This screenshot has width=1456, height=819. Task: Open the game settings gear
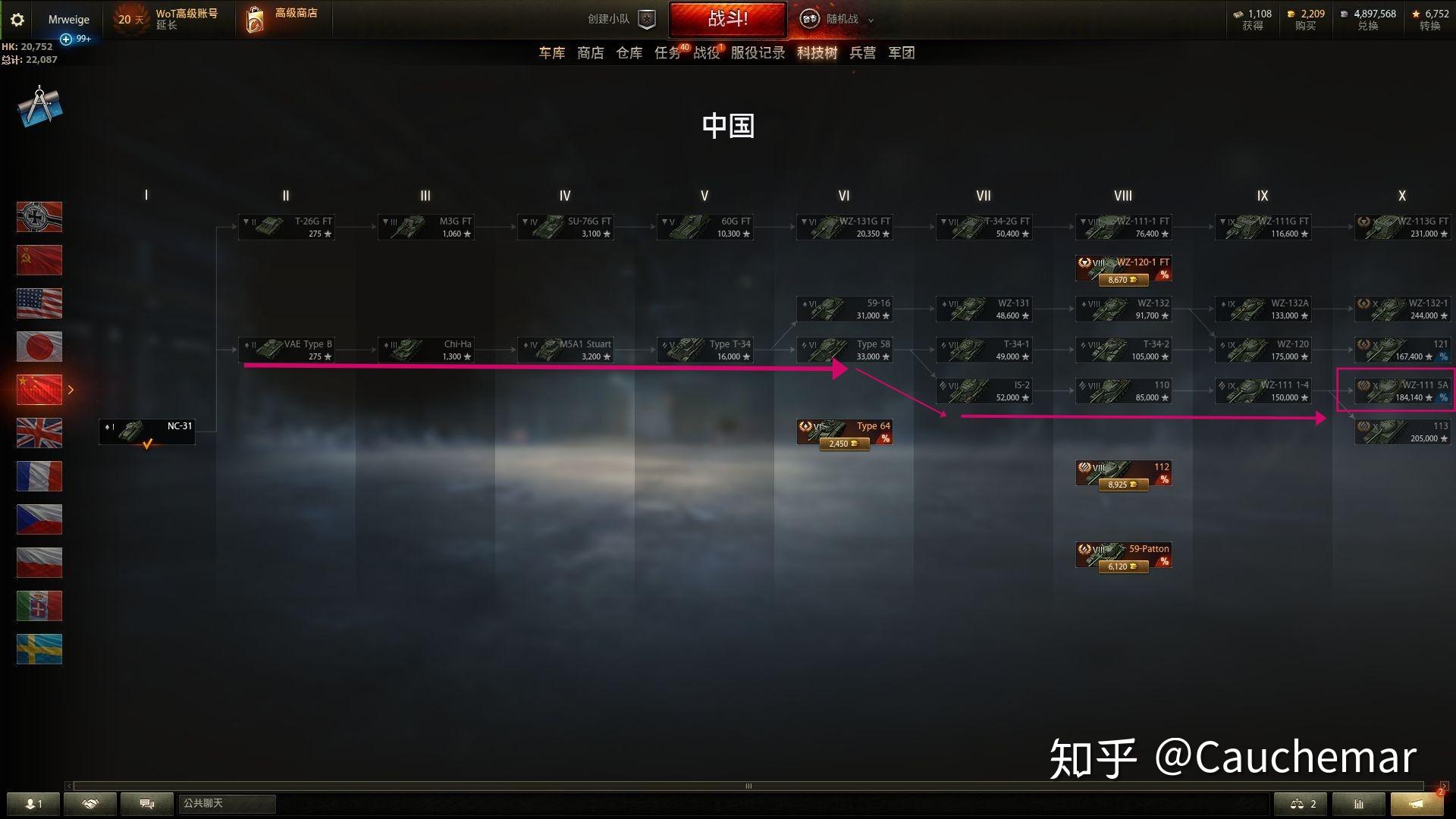click(x=17, y=20)
